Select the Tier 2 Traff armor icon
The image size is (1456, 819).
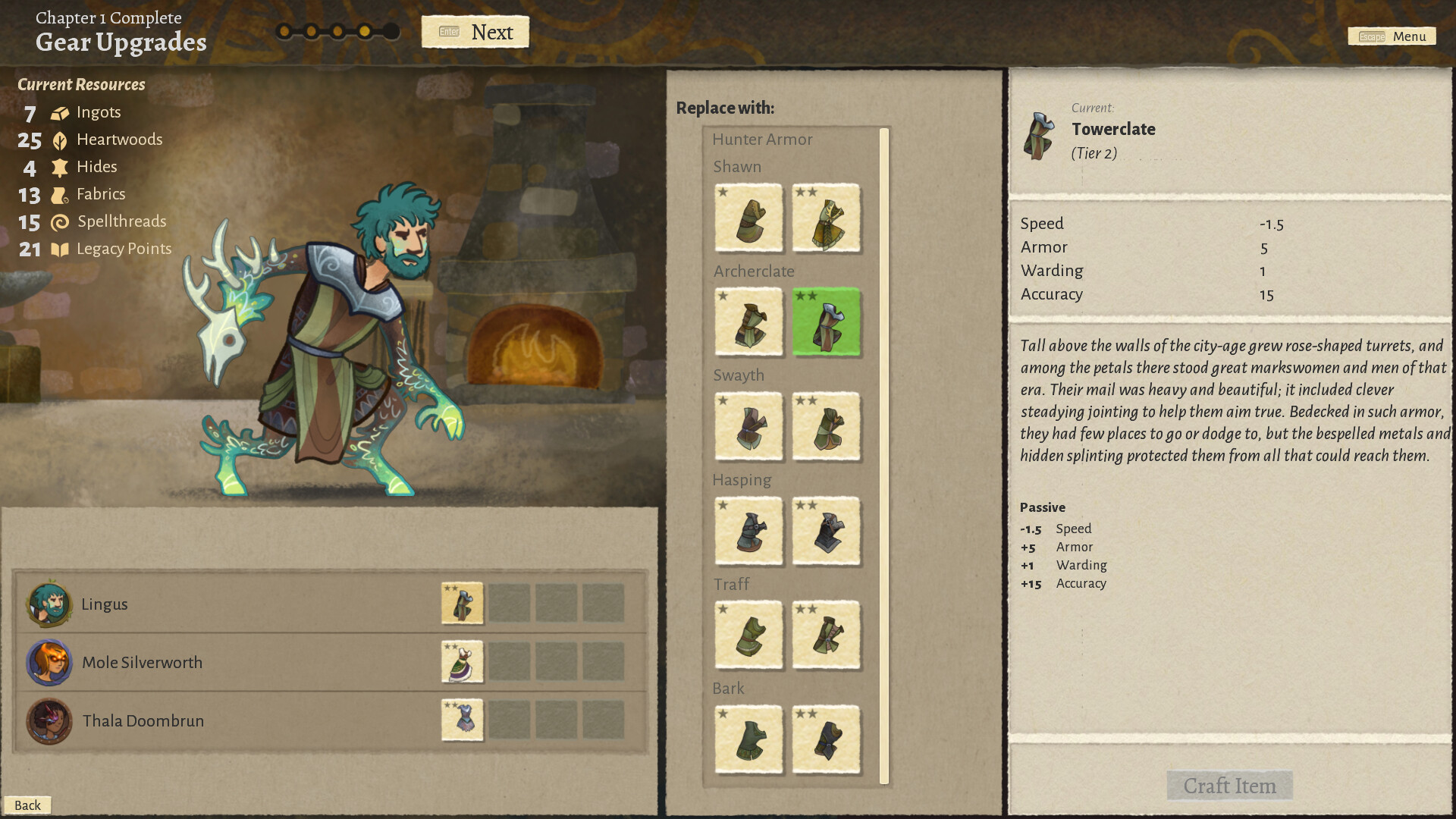826,636
